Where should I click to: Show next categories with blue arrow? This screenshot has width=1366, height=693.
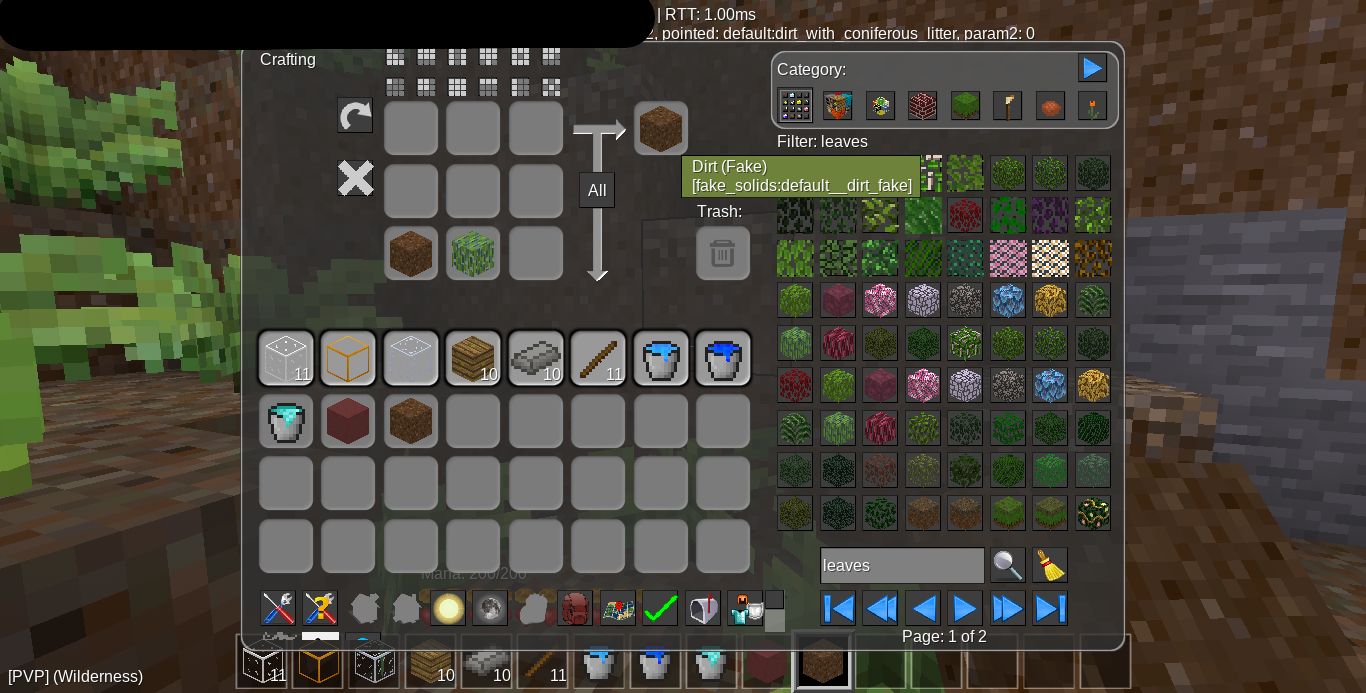1092,68
